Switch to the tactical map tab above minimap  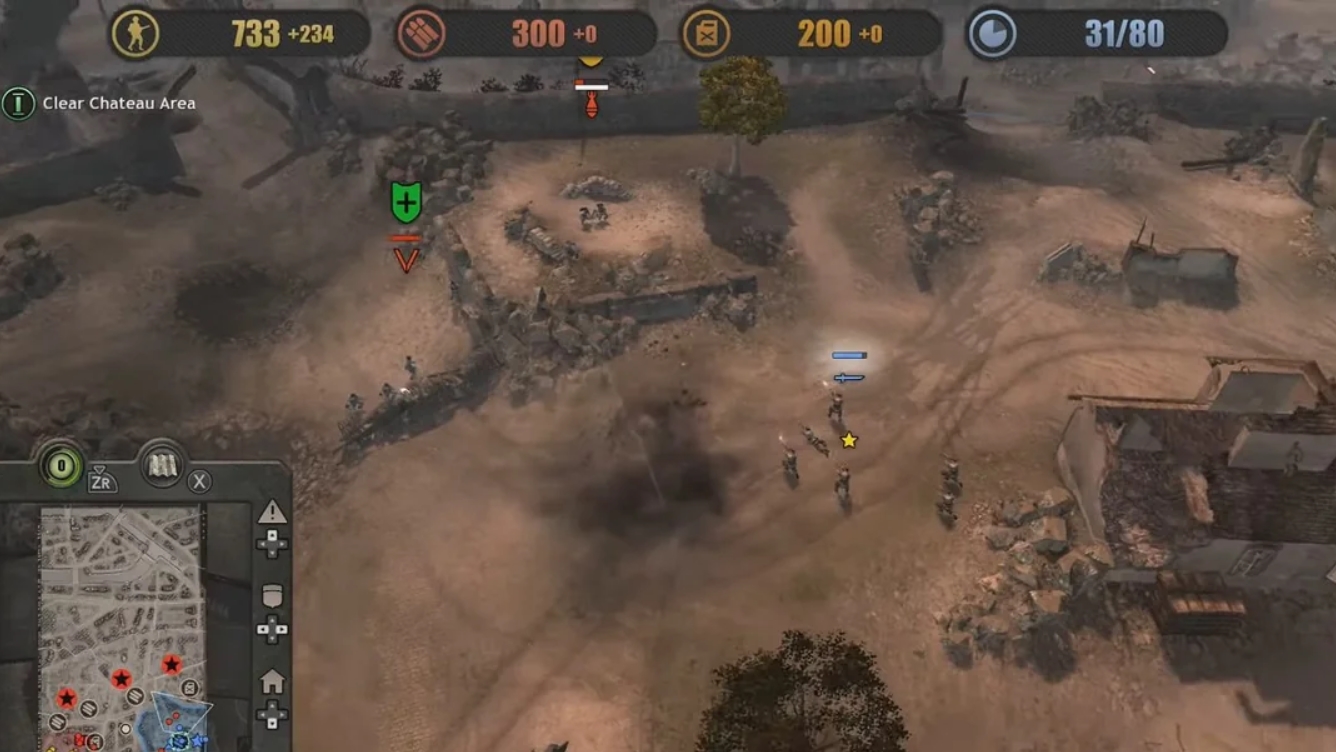[x=160, y=464]
